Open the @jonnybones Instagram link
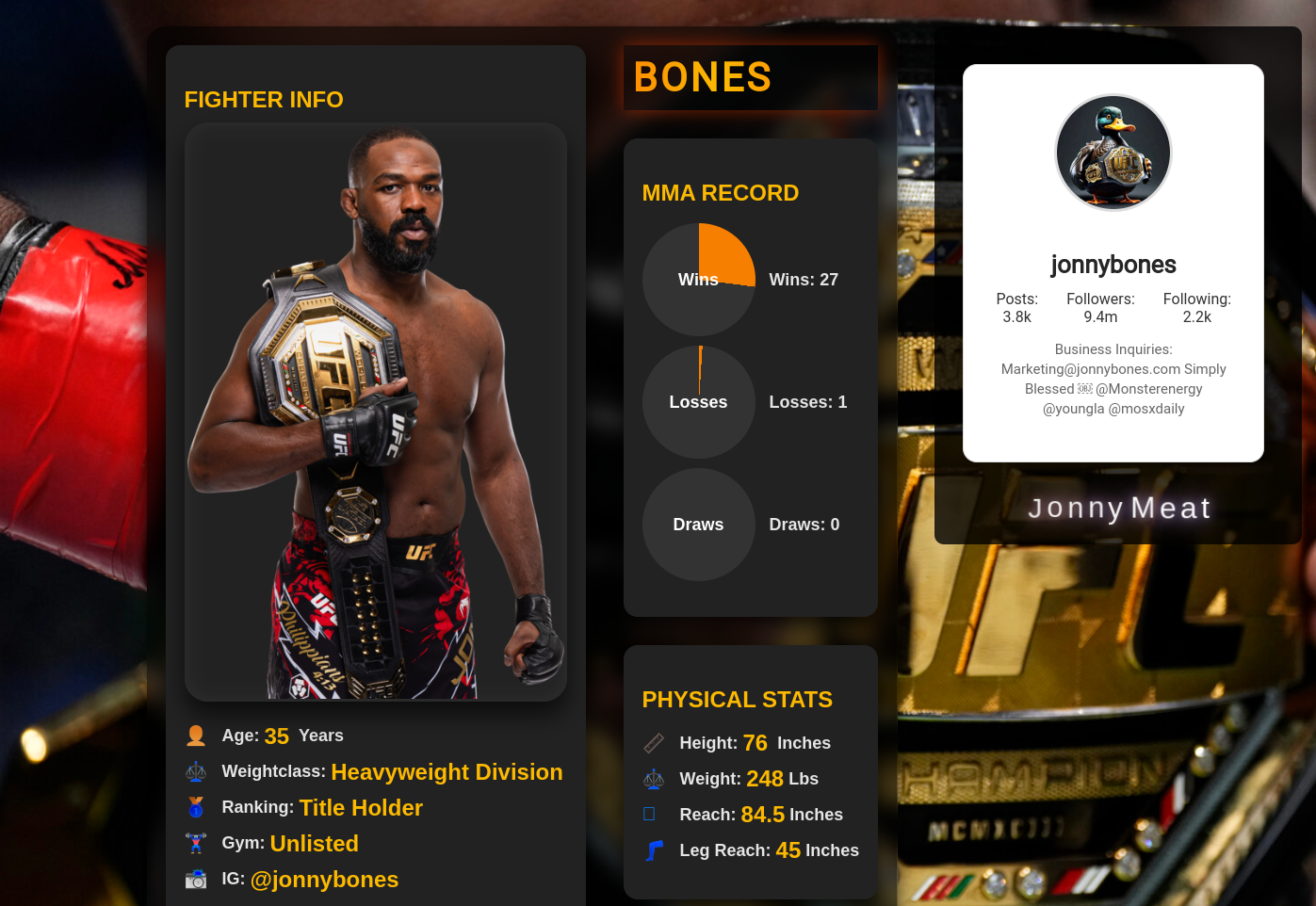This screenshot has height=906, width=1316. (x=324, y=880)
